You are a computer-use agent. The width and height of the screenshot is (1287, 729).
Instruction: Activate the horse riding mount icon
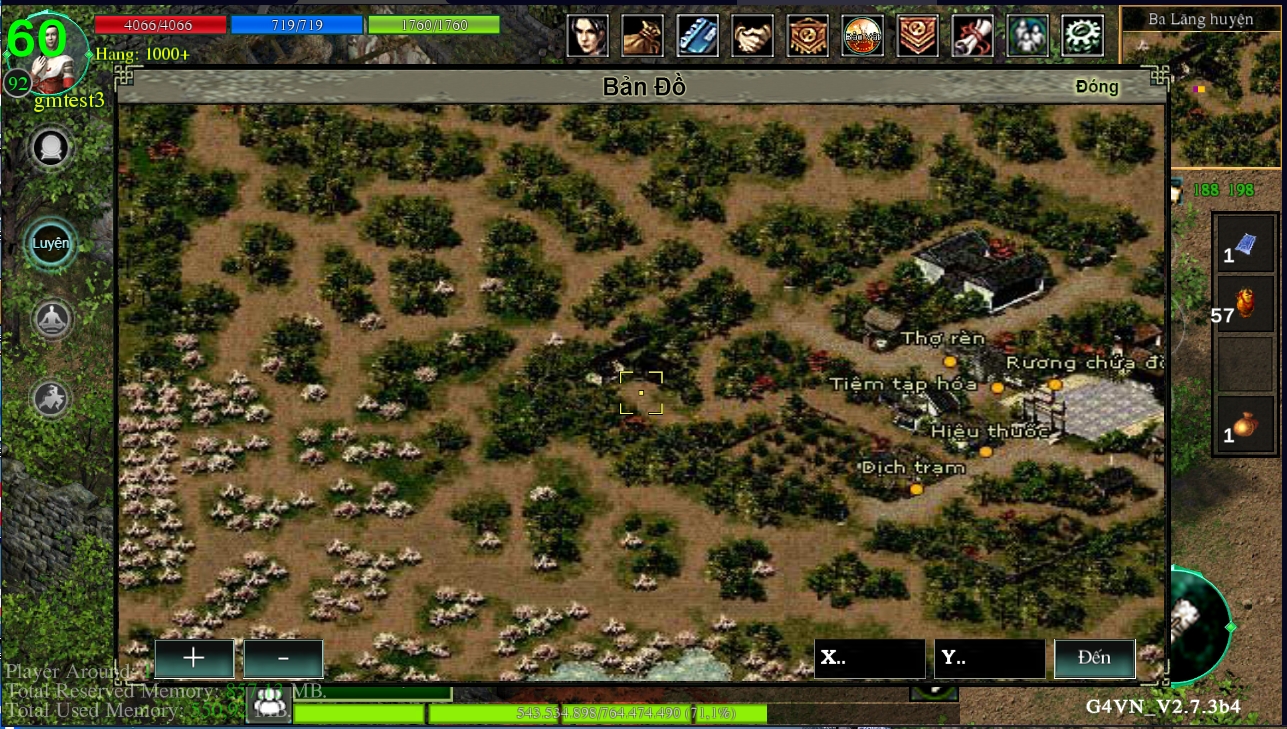coord(49,398)
